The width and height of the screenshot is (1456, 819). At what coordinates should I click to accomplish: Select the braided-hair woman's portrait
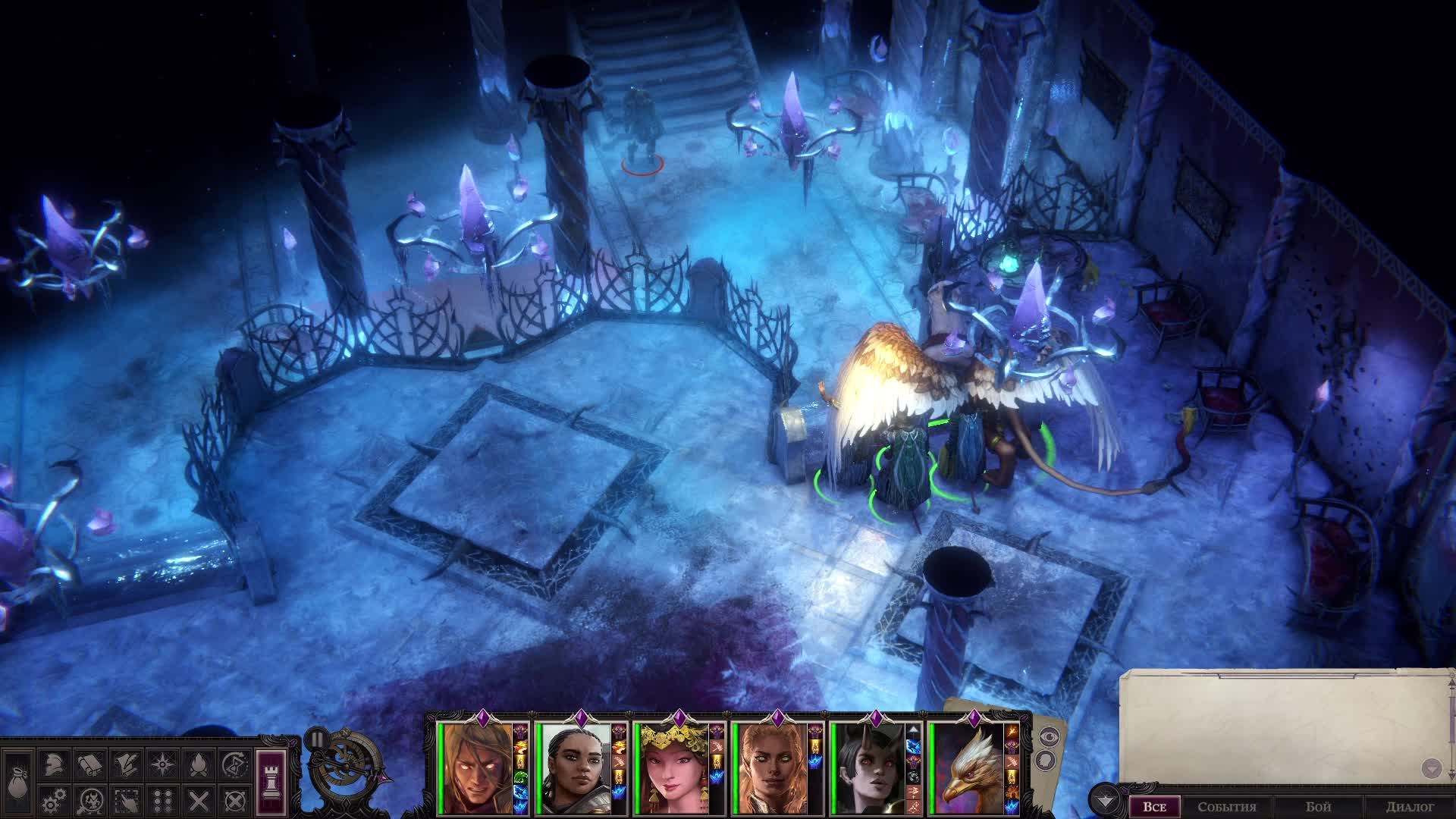(574, 767)
